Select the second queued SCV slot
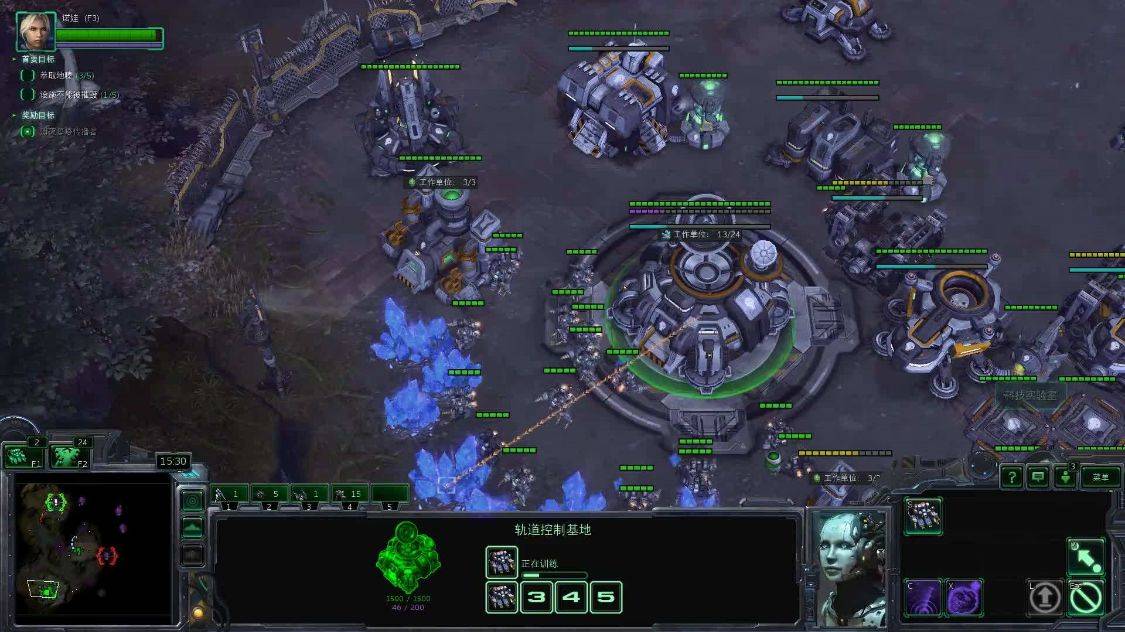Screen dimensions: 1125x632 click(501, 598)
